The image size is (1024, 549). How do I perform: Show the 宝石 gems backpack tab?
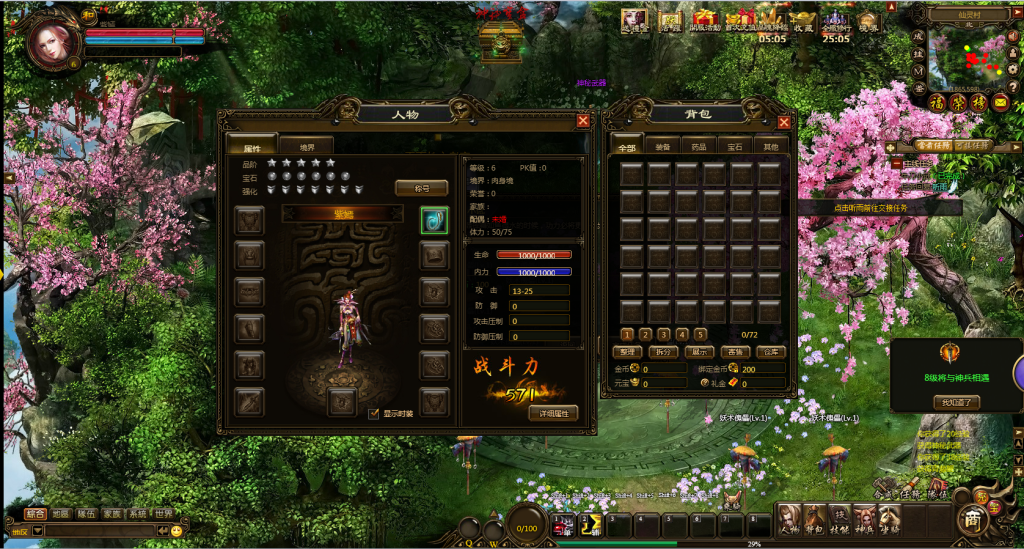(735, 147)
